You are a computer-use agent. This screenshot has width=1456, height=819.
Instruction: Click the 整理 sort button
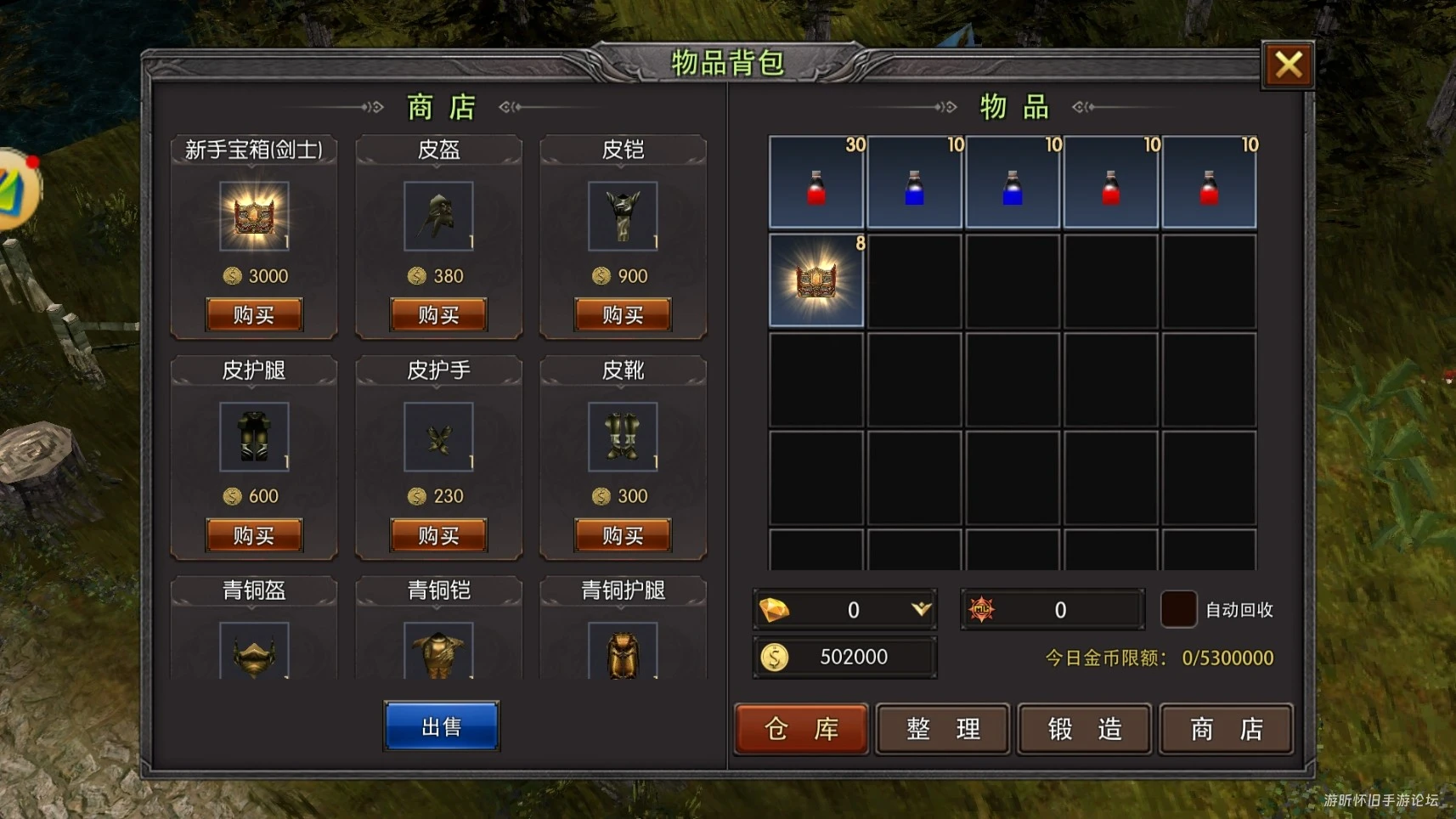[942, 729]
